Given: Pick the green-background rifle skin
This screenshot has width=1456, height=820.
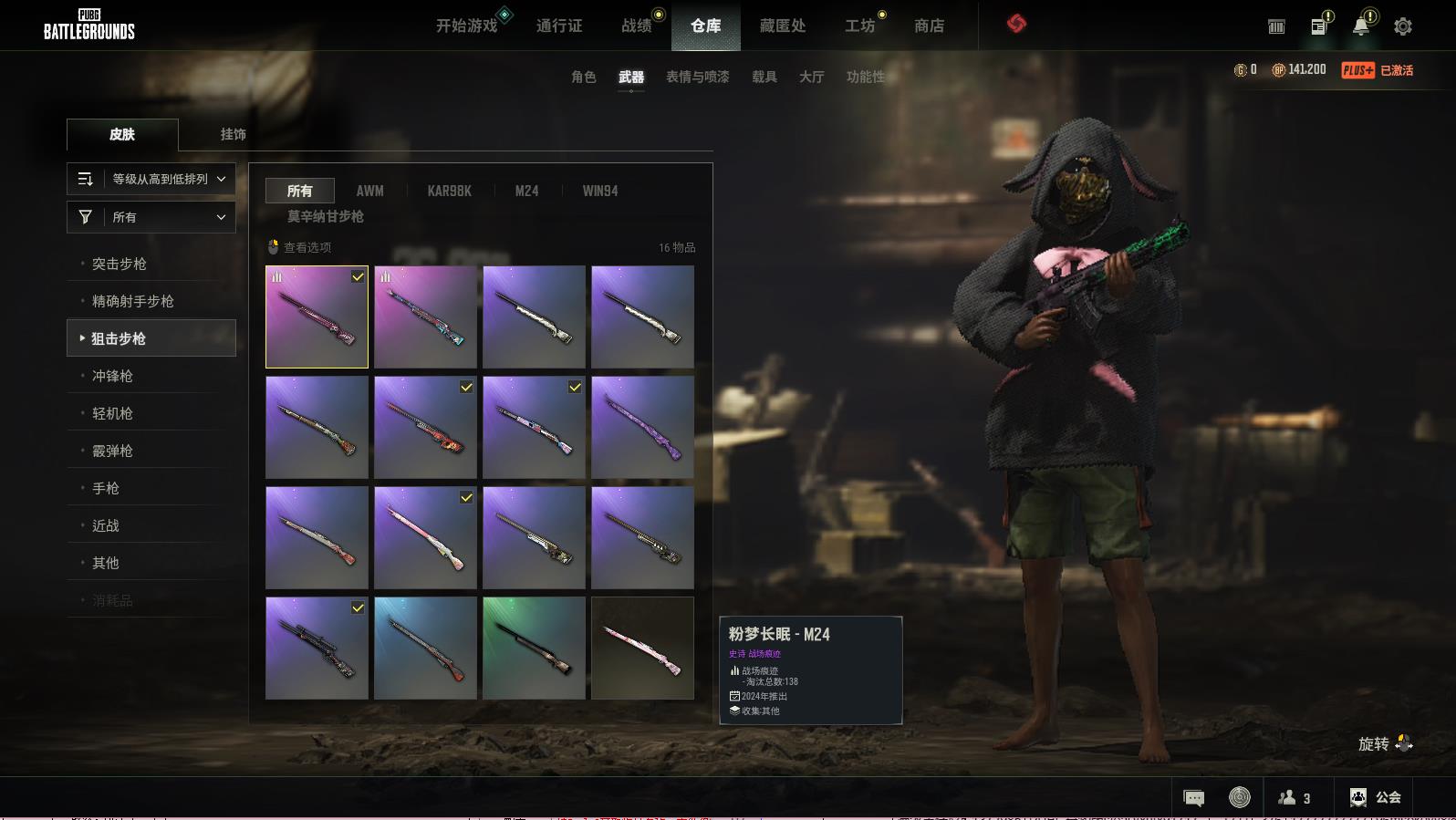Looking at the screenshot, I should click(534, 649).
